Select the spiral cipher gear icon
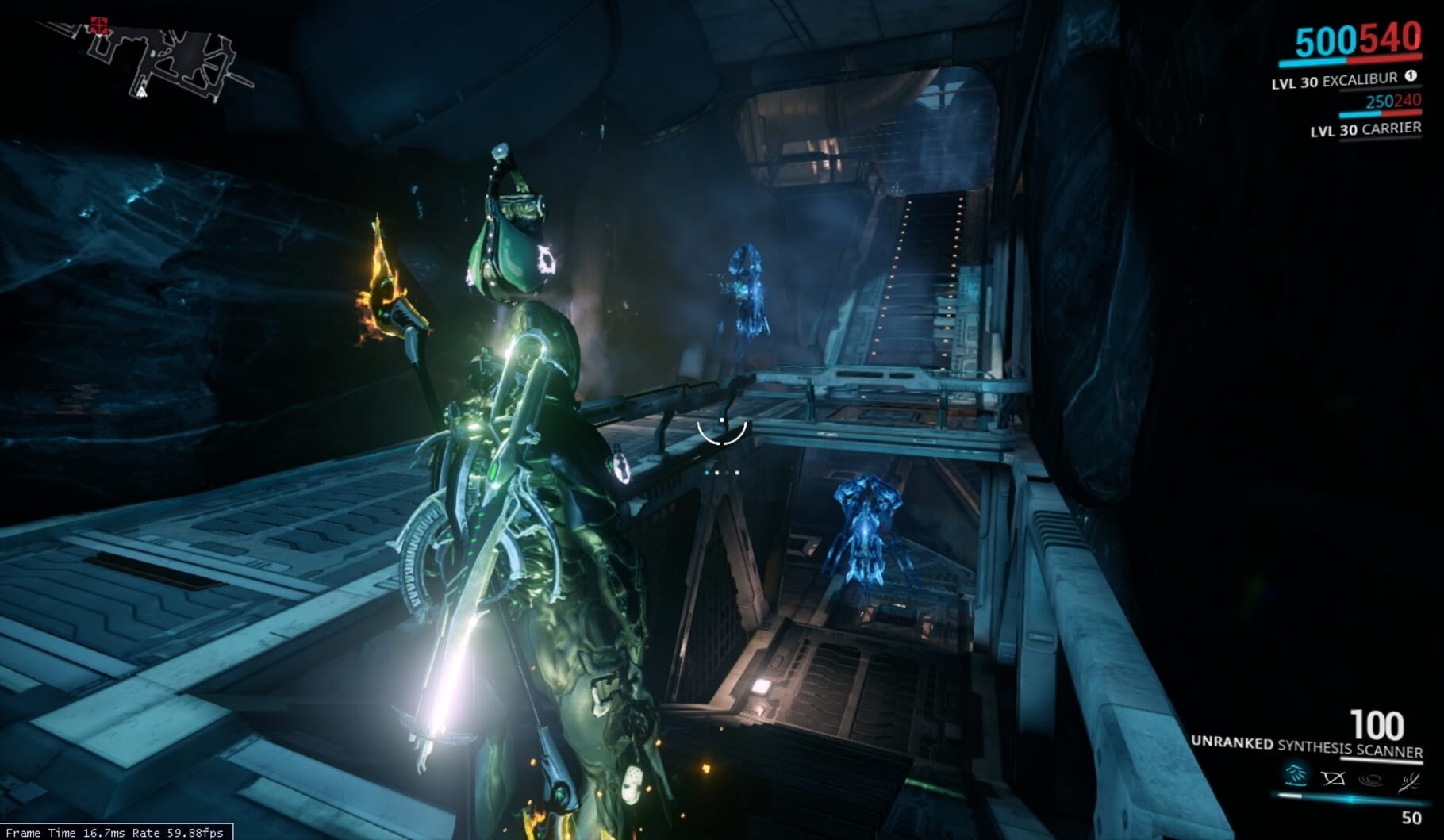The width and height of the screenshot is (1444, 840). [1371, 778]
